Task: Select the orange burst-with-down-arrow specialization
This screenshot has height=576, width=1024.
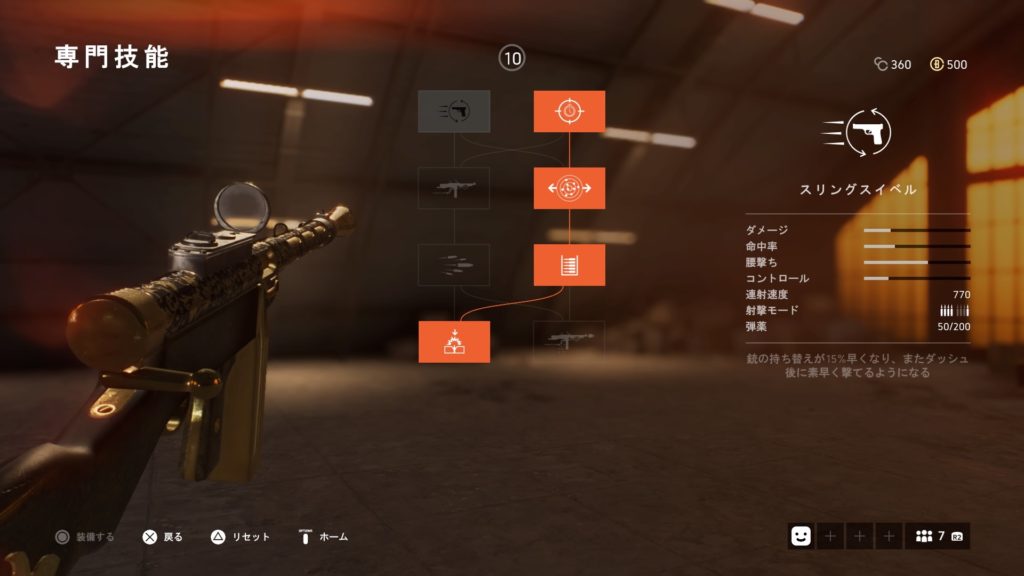Action: (x=454, y=342)
